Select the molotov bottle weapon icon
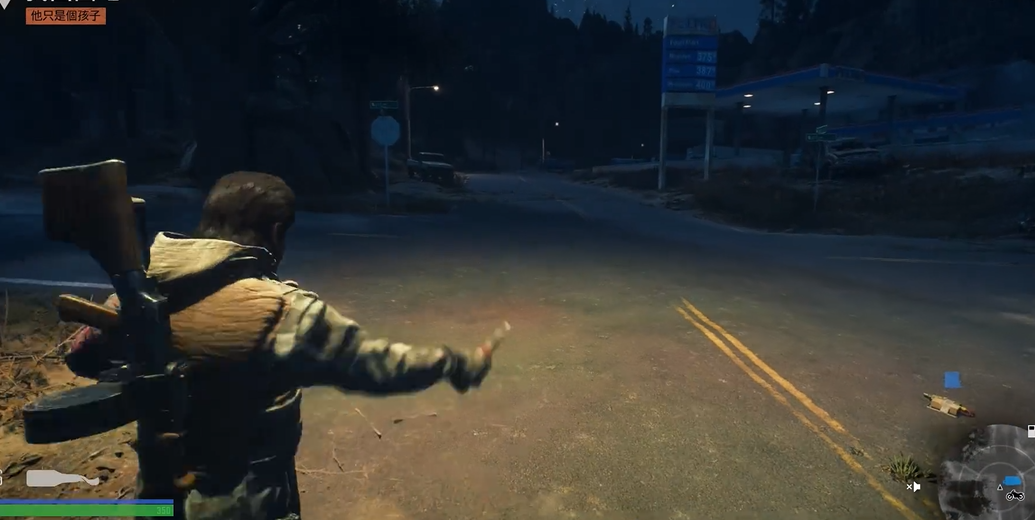This screenshot has height=520, width=1035. click(x=62, y=478)
